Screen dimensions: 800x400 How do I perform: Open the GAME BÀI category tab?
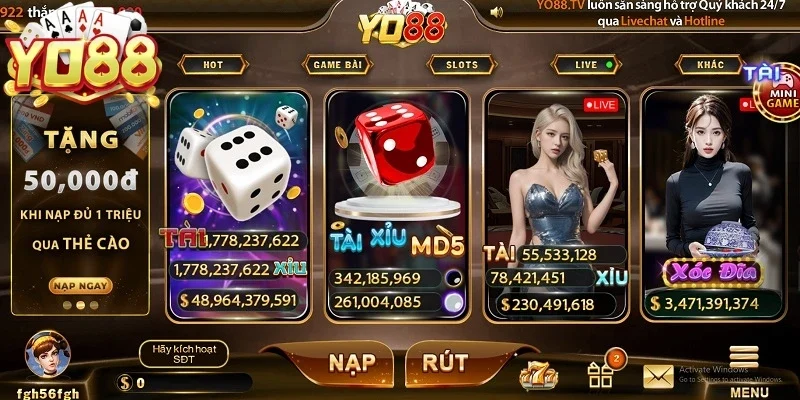coord(336,65)
